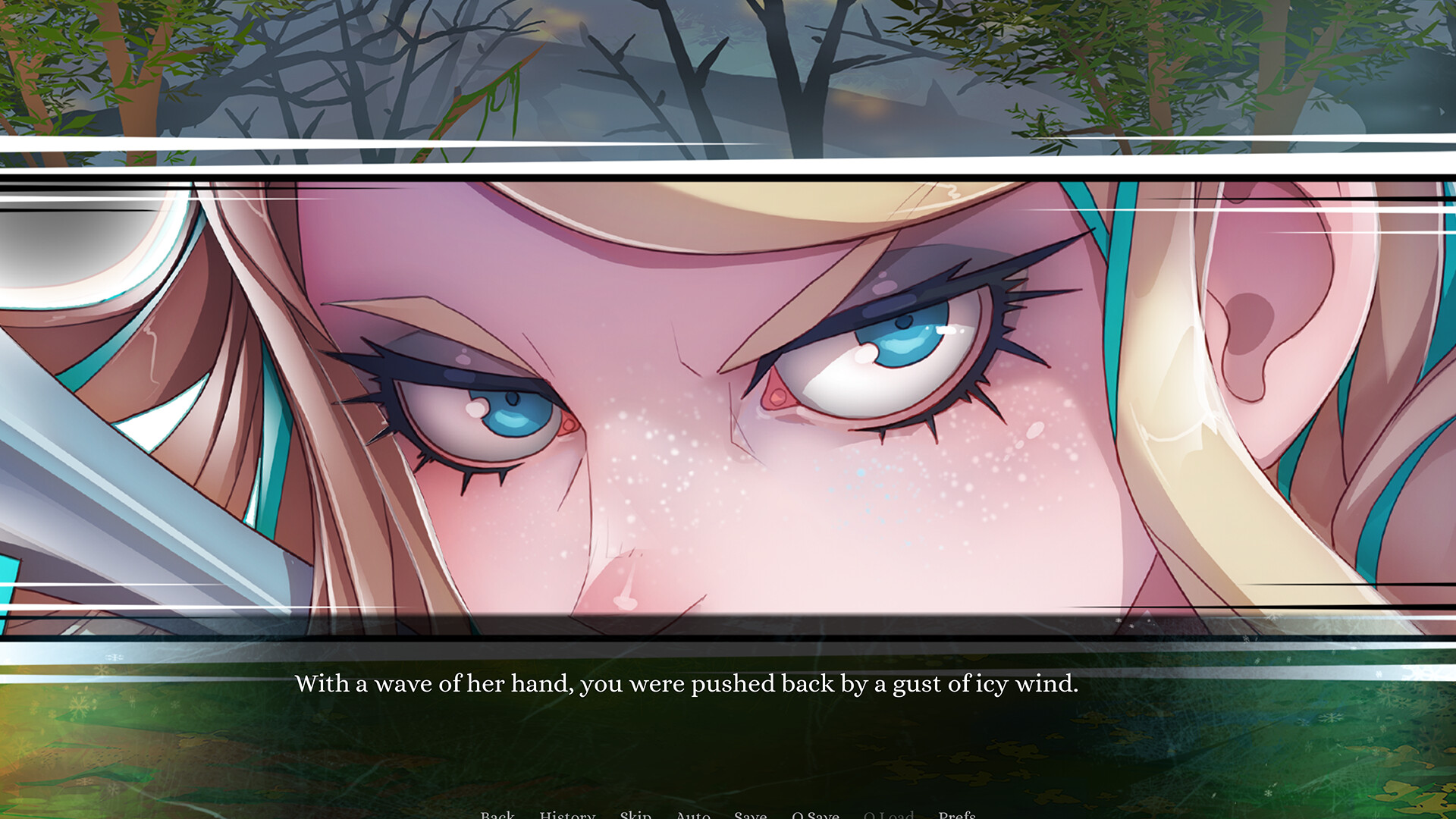1456x819 pixels.
Task: Enable Skip mode to fast-forward text
Action: (636, 814)
